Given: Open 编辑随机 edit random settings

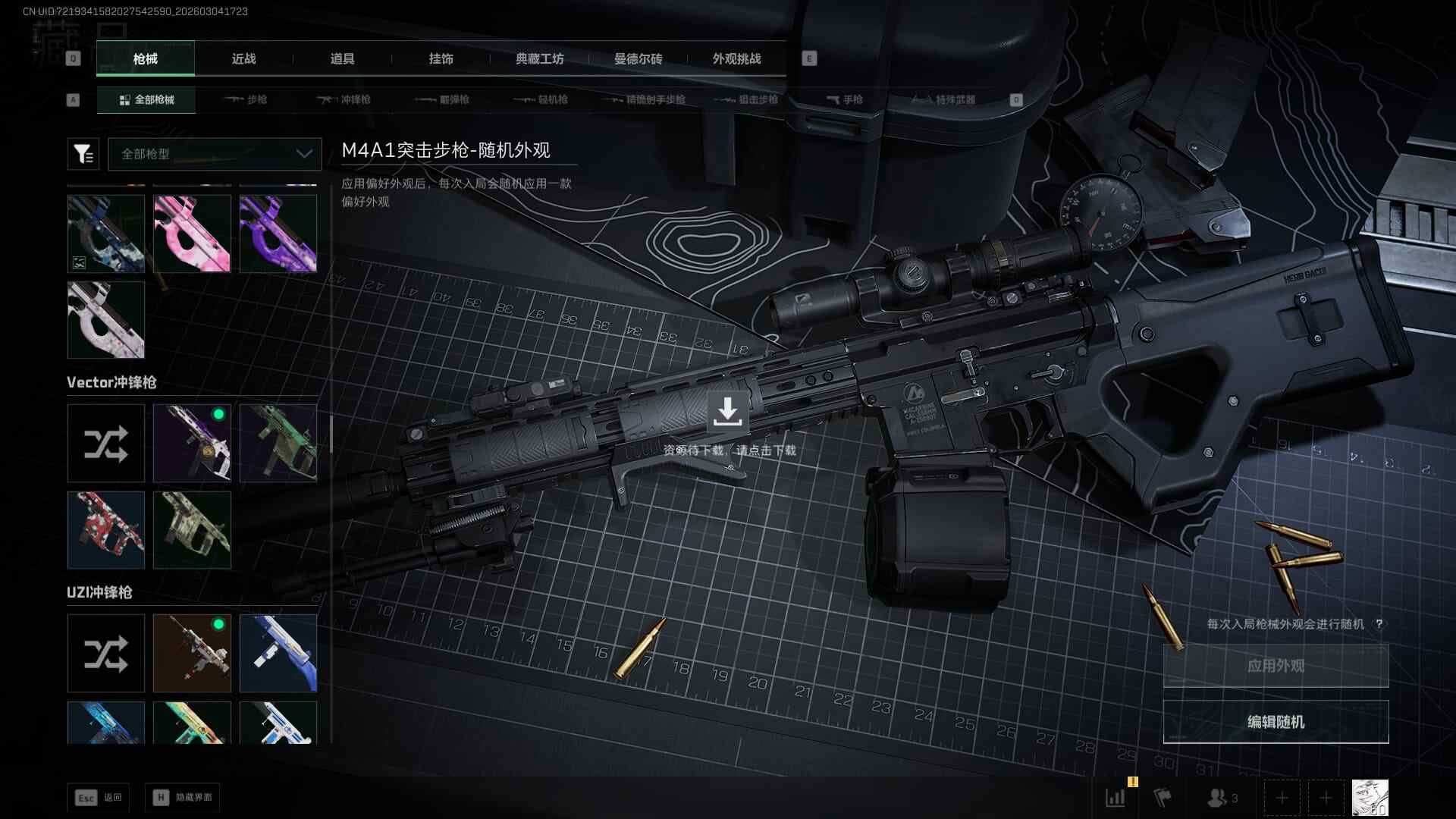Looking at the screenshot, I should click(x=1276, y=722).
